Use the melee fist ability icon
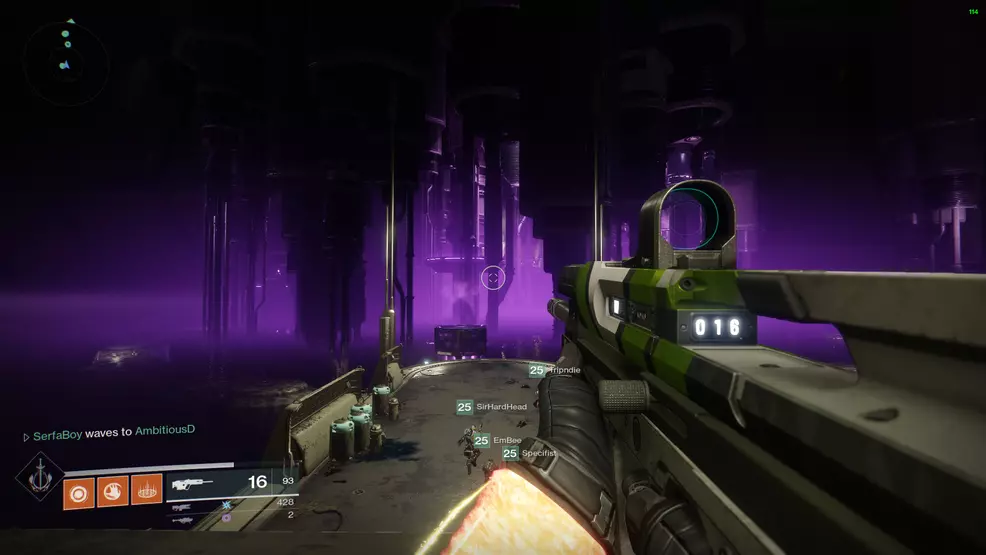Viewport: 986px width, 555px height. pos(113,491)
